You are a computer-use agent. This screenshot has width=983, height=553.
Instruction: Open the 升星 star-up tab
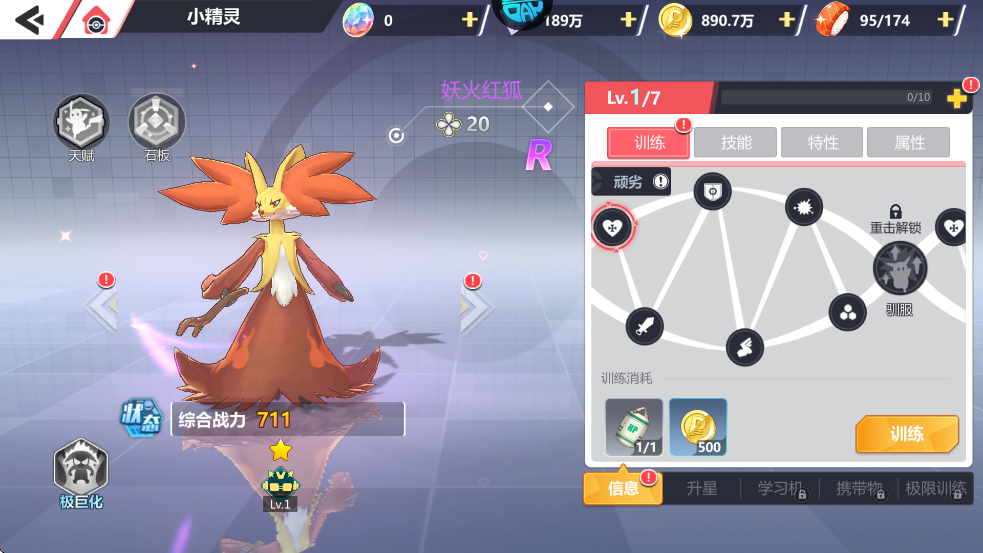[x=702, y=489]
